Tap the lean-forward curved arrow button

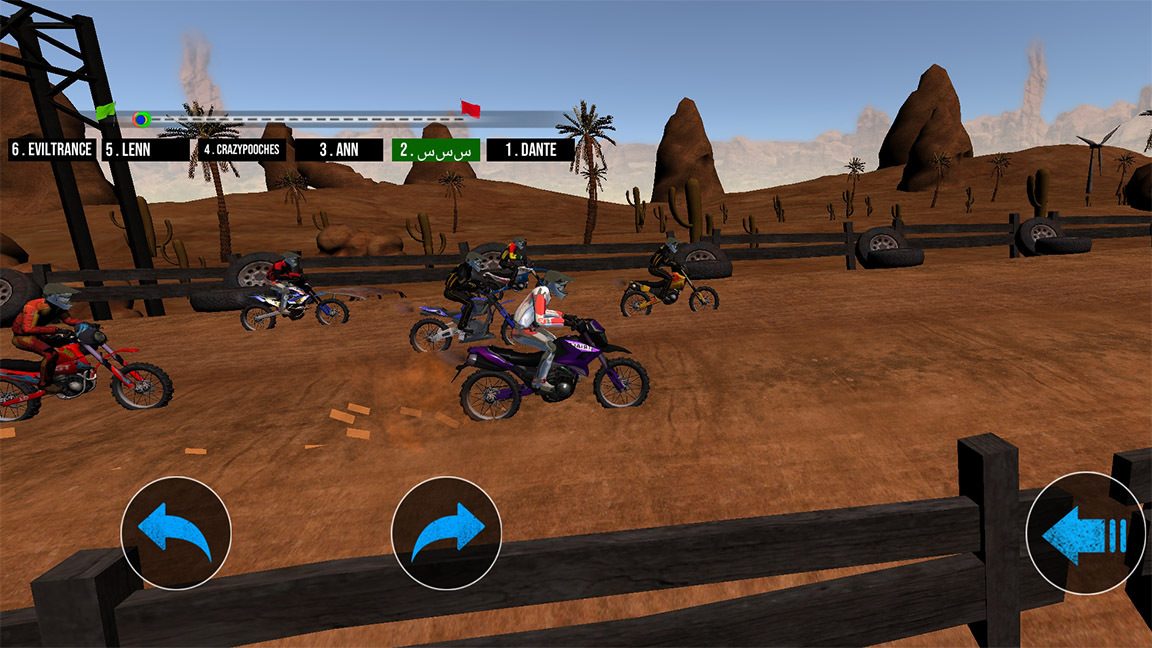pos(446,533)
